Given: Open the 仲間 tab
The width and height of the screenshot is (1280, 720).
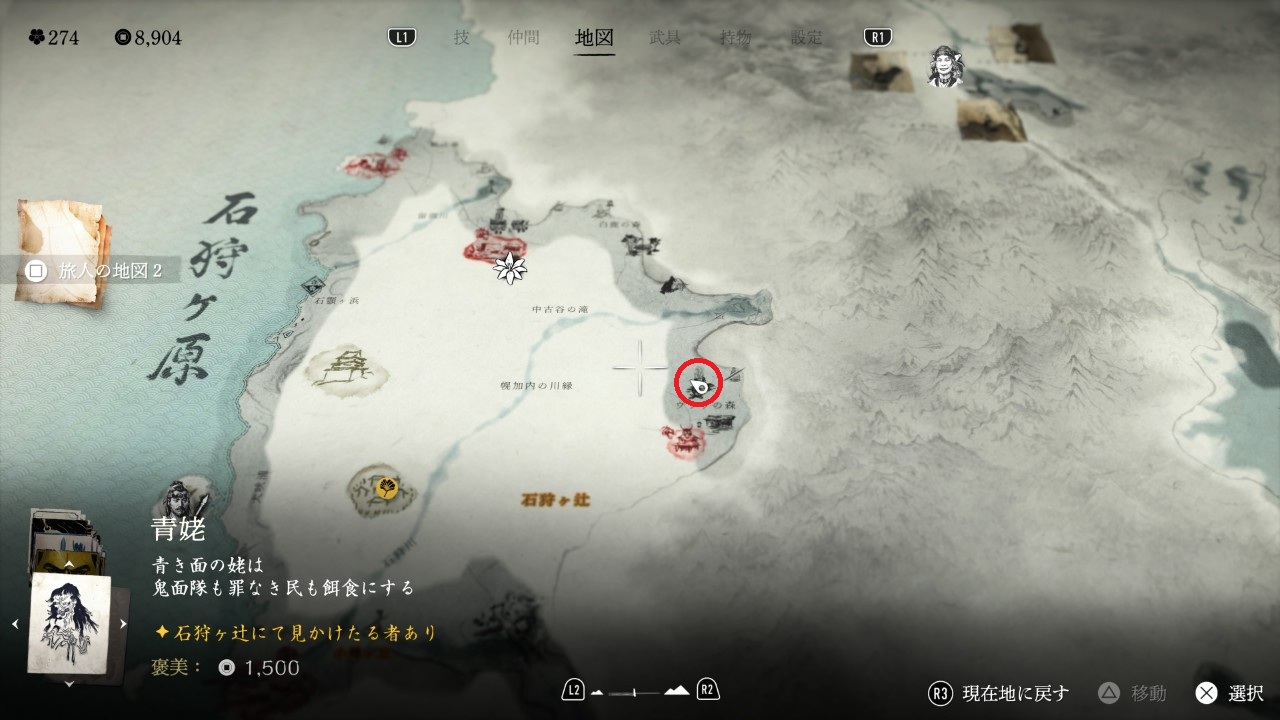Looking at the screenshot, I should (x=523, y=38).
